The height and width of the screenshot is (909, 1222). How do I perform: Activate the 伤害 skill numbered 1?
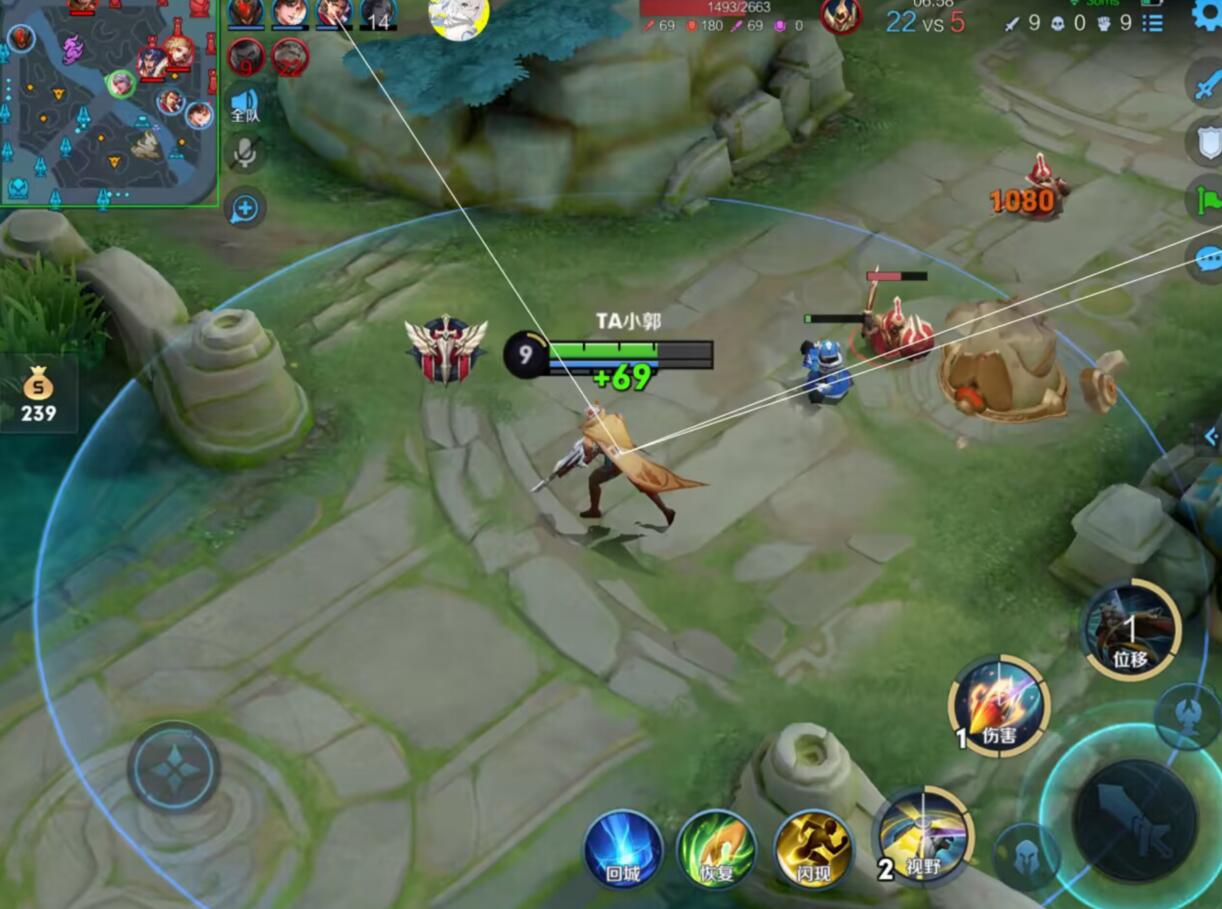999,707
